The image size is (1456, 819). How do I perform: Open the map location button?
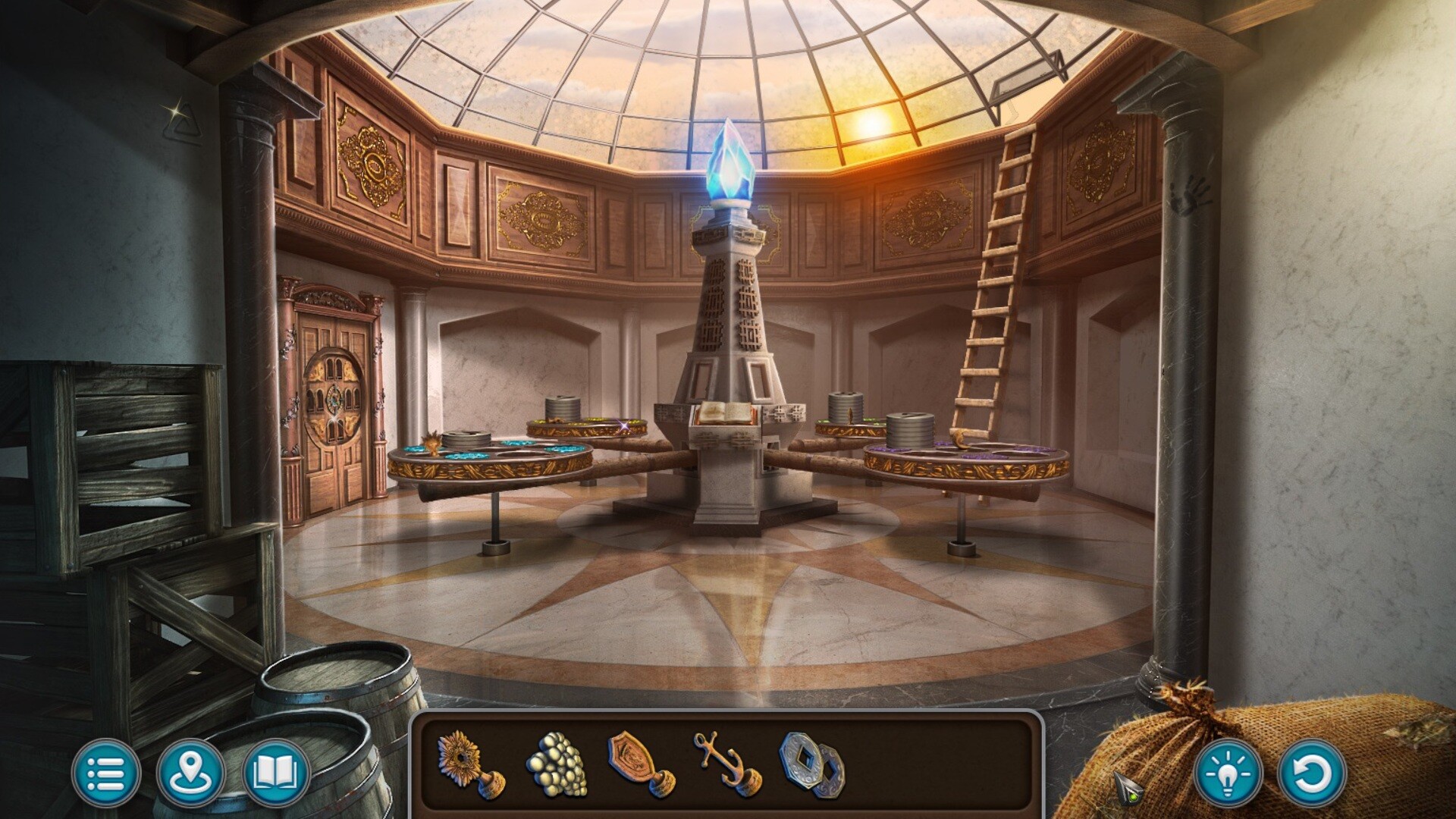point(190,774)
